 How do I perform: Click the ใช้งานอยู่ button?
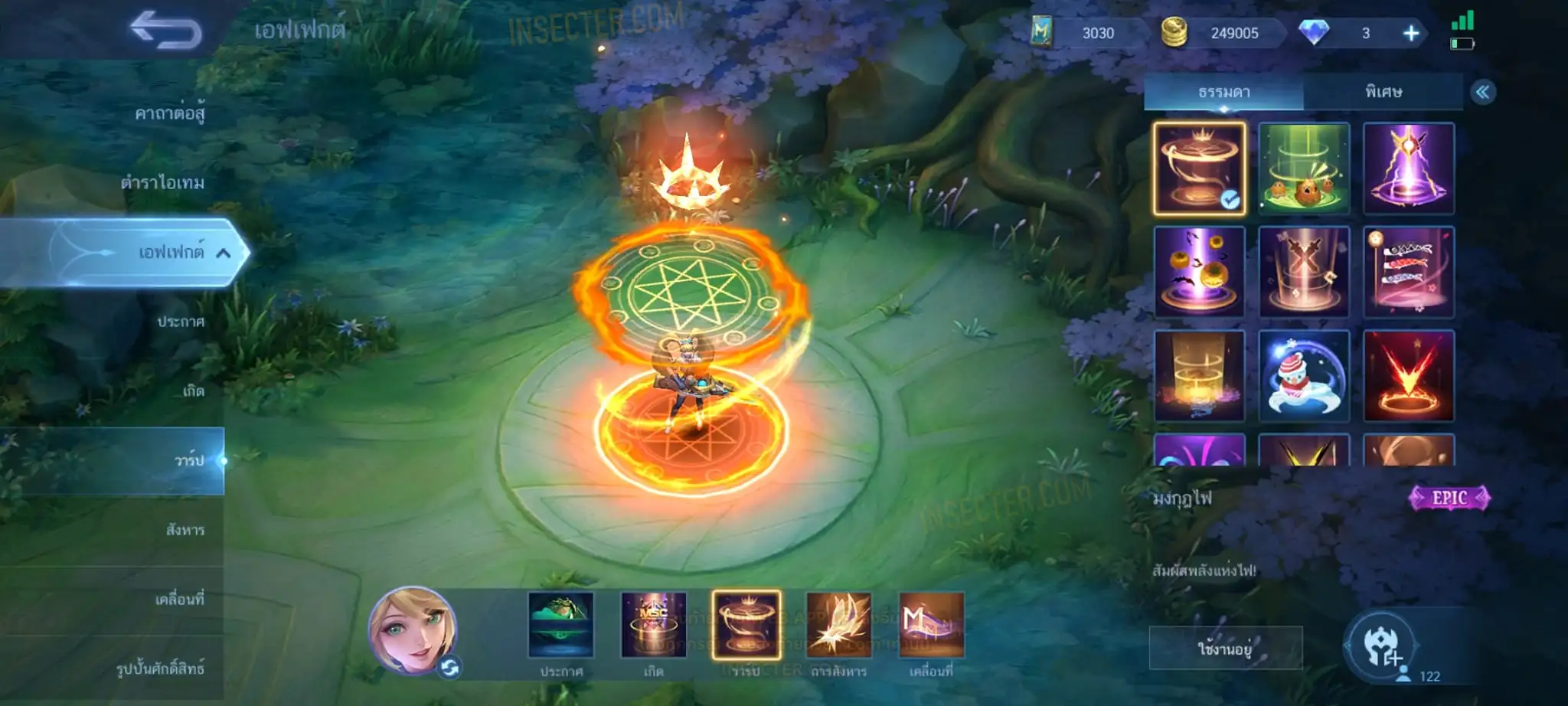pos(1225,649)
